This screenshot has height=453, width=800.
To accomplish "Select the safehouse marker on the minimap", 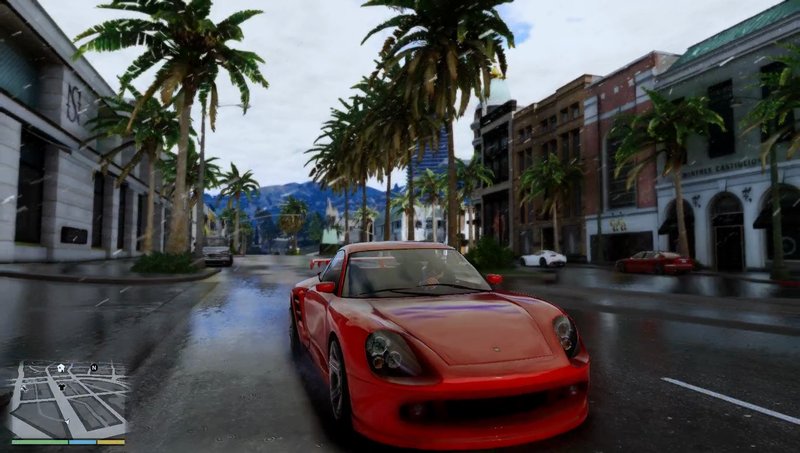I will coord(59,368).
